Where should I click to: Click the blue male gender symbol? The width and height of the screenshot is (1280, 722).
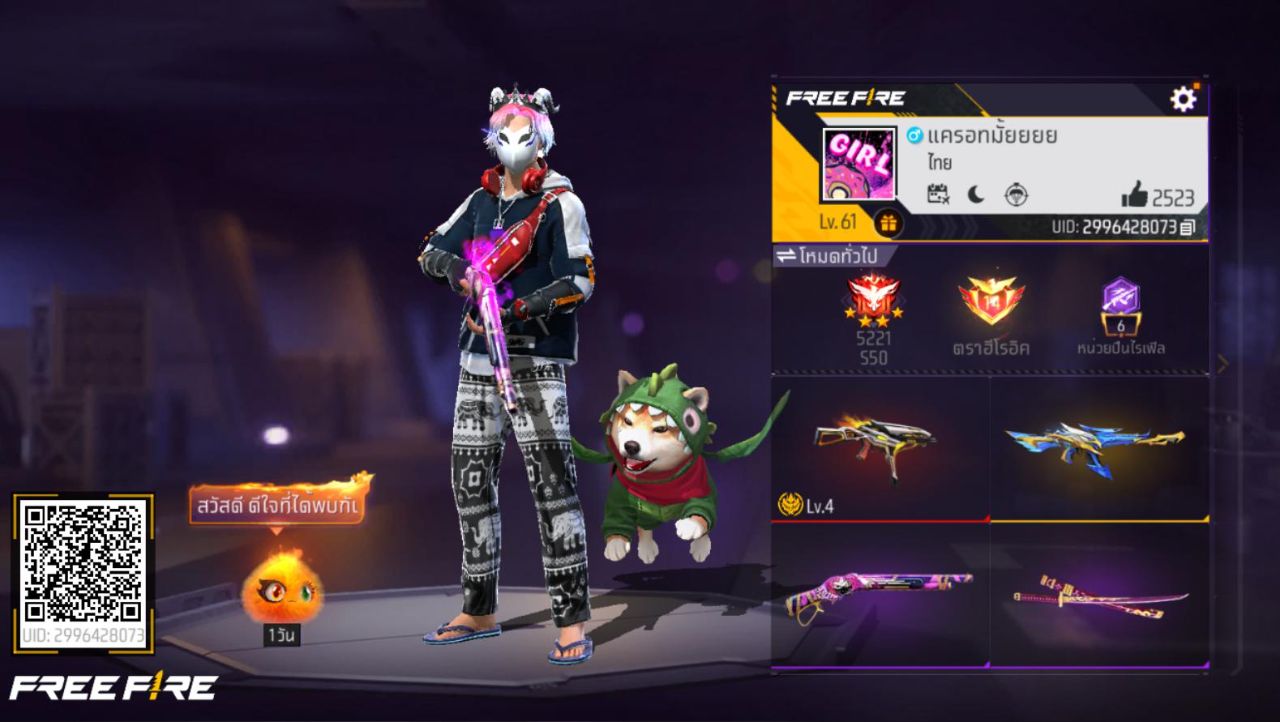[x=914, y=135]
